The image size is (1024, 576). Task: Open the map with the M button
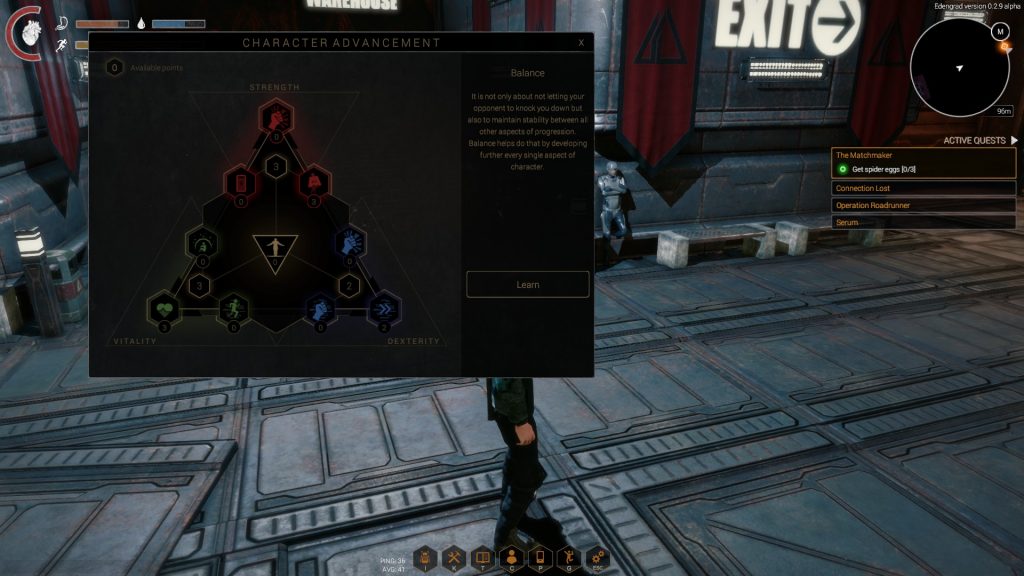[1000, 32]
